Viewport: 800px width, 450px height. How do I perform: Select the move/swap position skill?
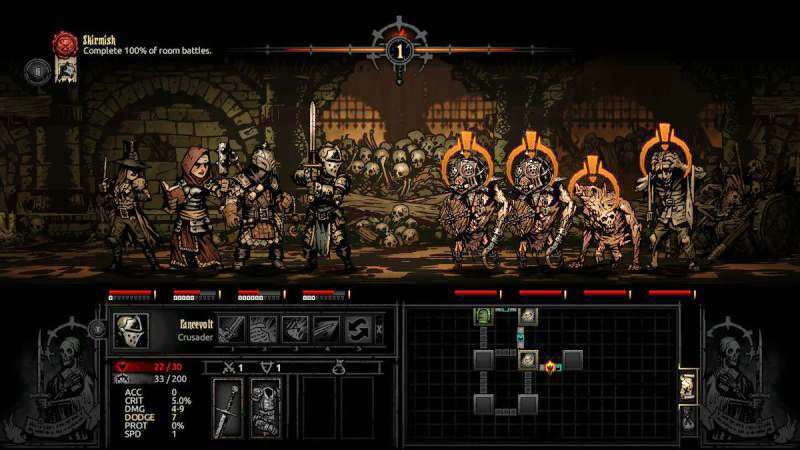tap(358, 330)
